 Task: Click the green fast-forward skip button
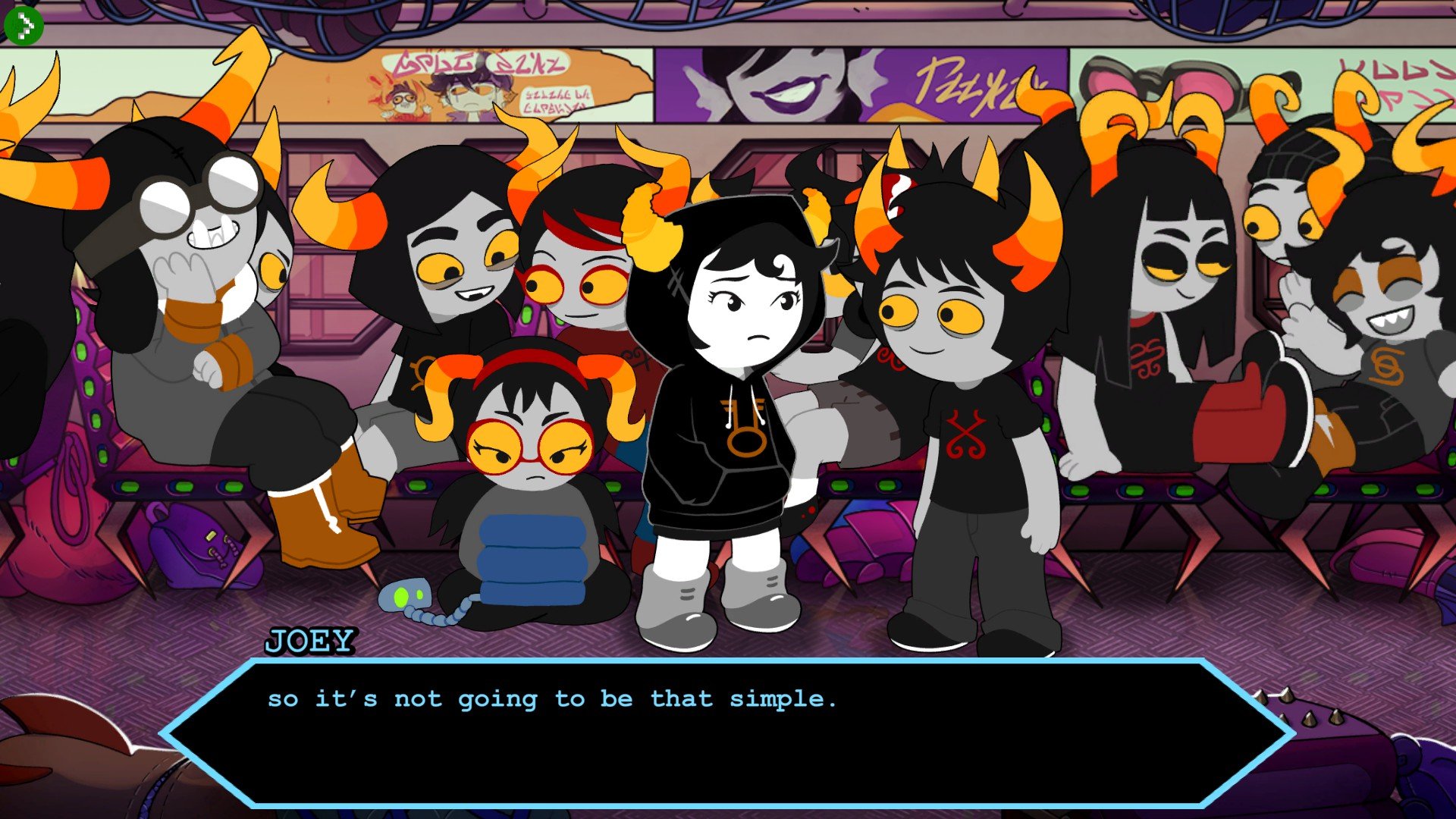coord(24,26)
